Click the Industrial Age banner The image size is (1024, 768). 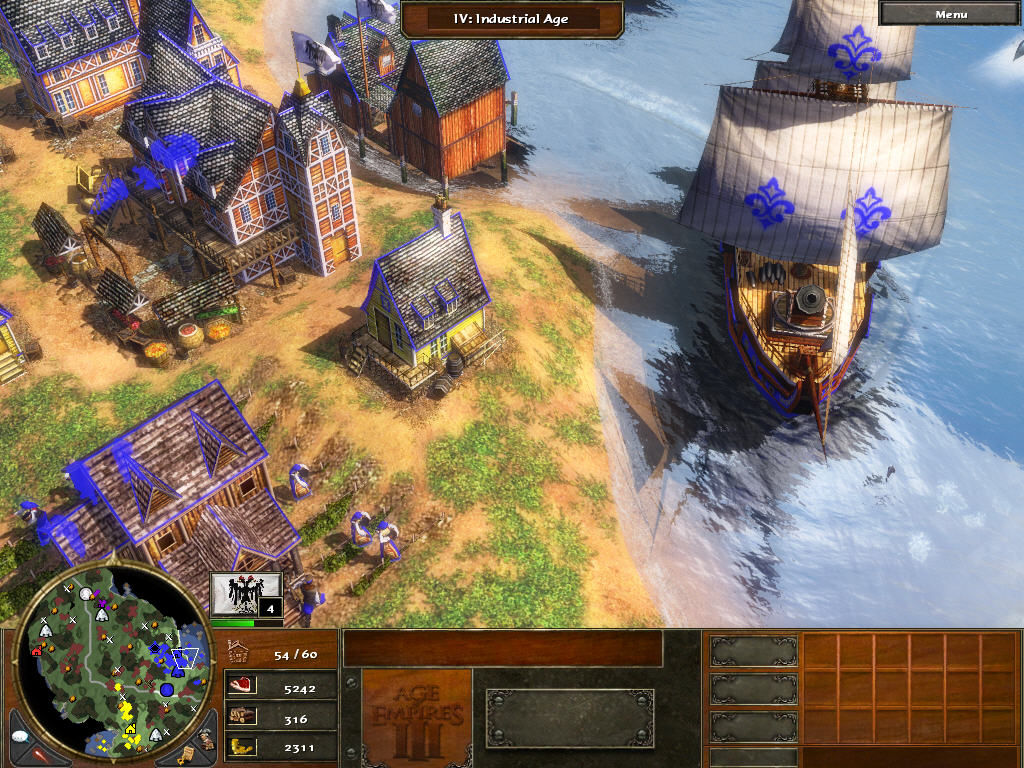pos(512,17)
